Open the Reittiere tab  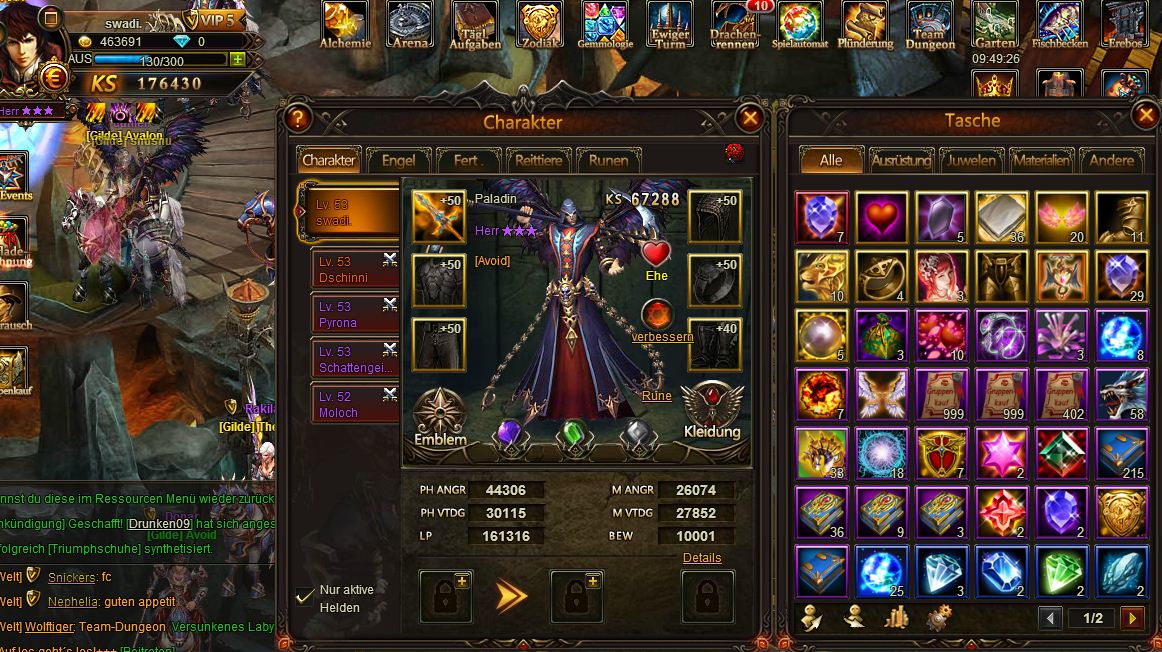click(x=540, y=160)
